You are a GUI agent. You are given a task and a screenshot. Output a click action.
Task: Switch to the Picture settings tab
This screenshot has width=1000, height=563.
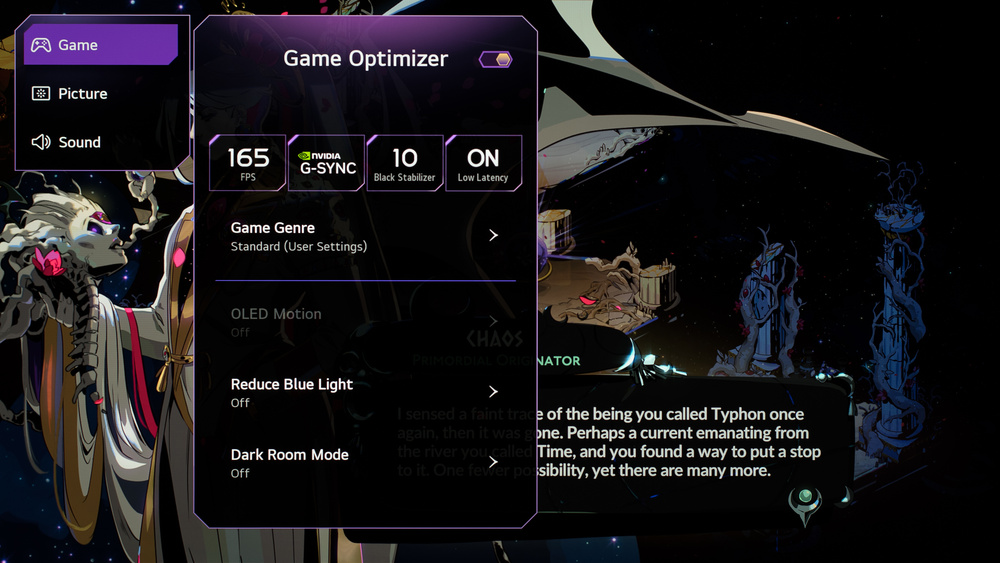[100, 94]
